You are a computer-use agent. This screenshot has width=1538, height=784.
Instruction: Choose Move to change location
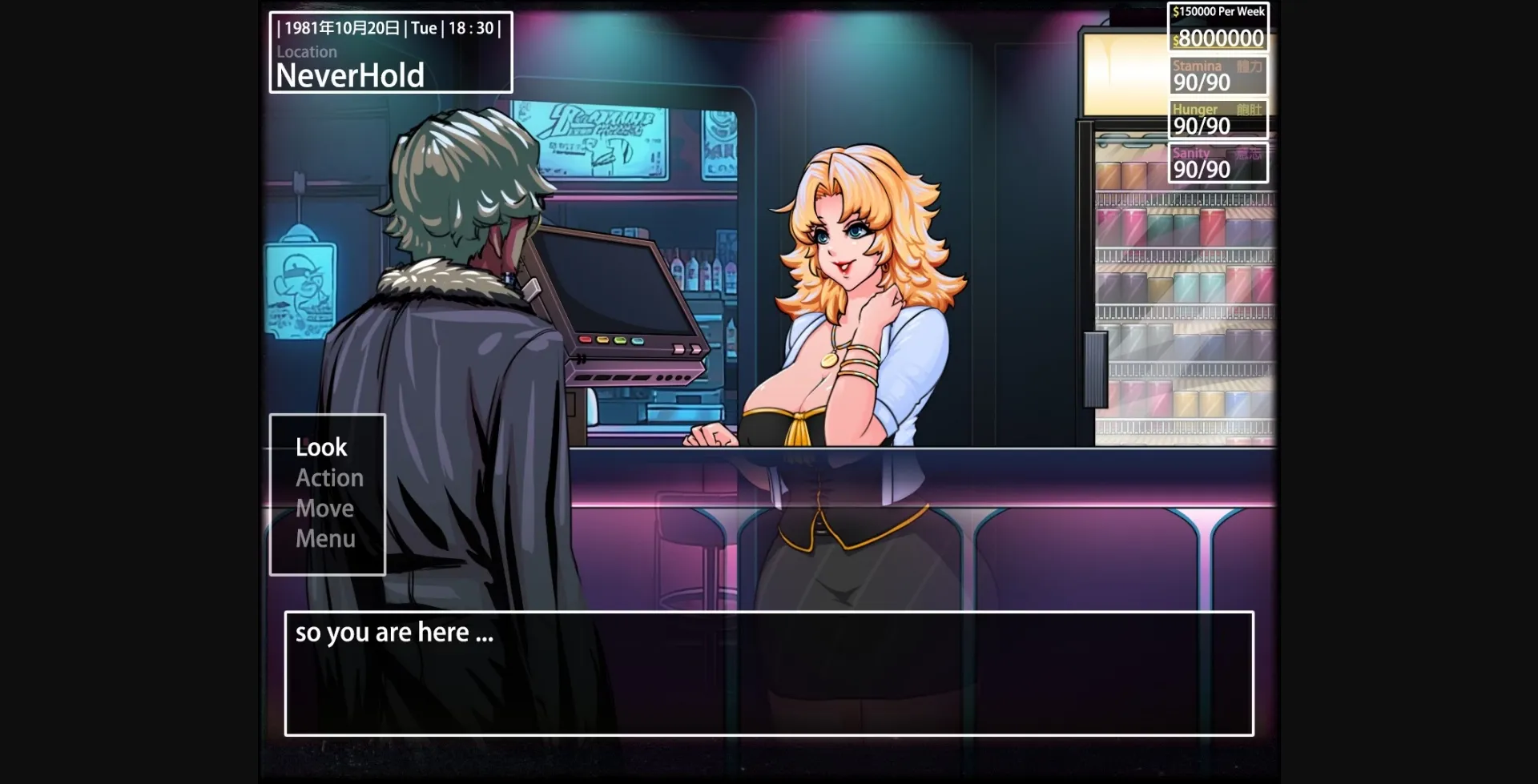324,508
